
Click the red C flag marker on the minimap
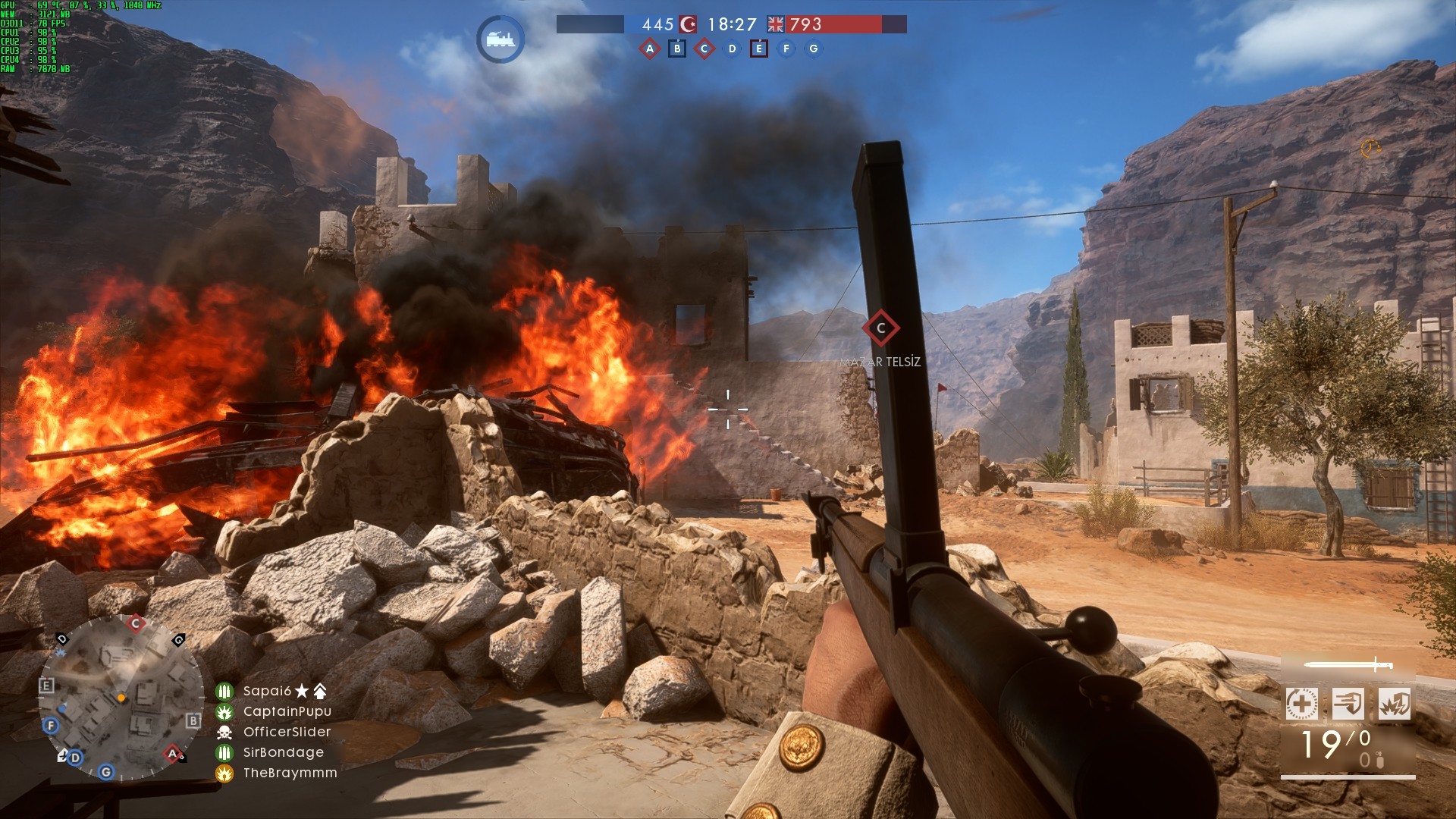136,624
